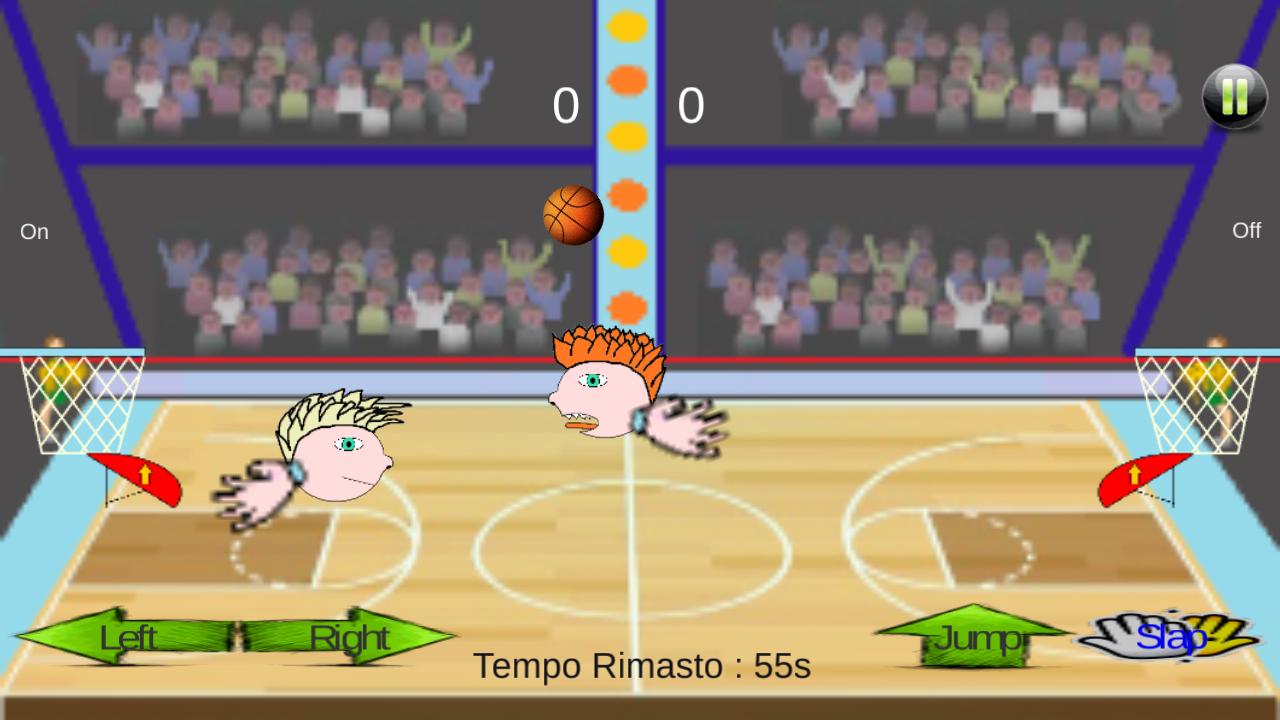Click the left red flipper arrow icon
The width and height of the screenshot is (1280, 720).
[140, 480]
